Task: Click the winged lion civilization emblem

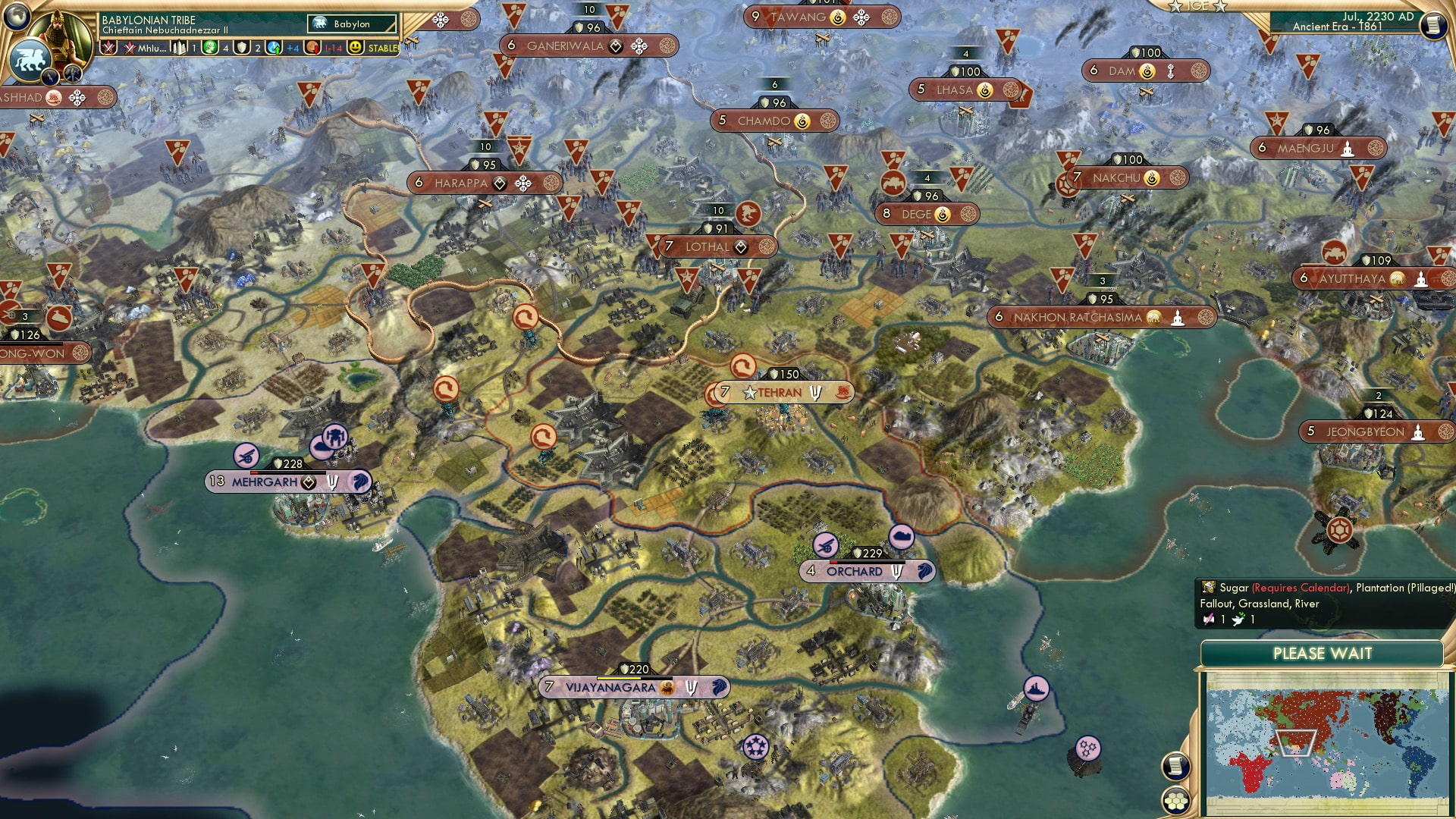Action: tap(30, 58)
